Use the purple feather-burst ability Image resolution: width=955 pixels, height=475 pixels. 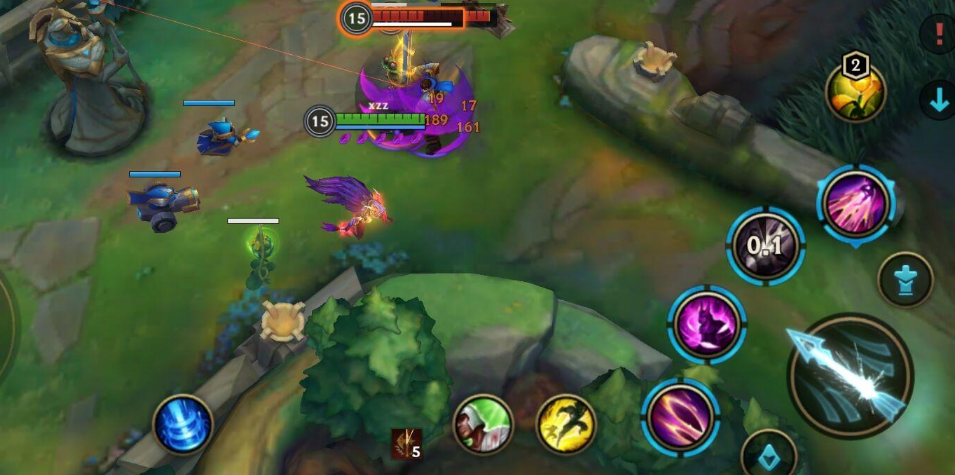(x=855, y=202)
